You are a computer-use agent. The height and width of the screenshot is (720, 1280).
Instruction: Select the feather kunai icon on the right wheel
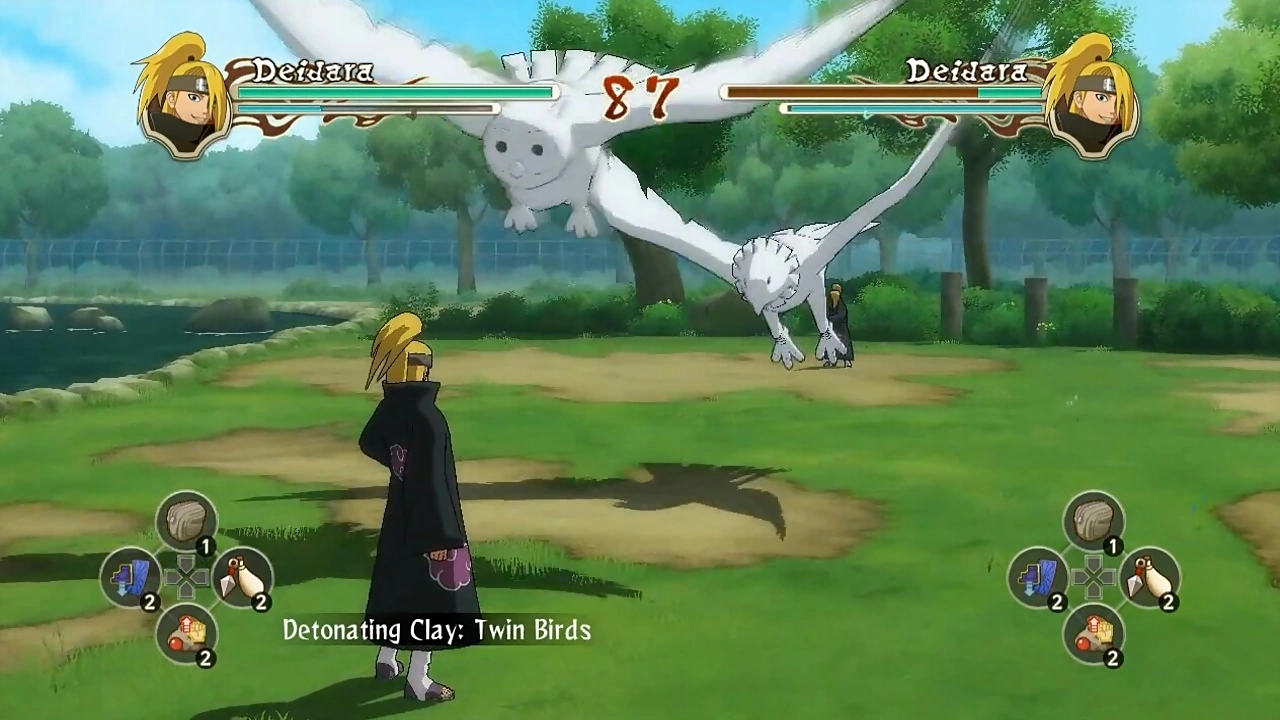click(1151, 578)
